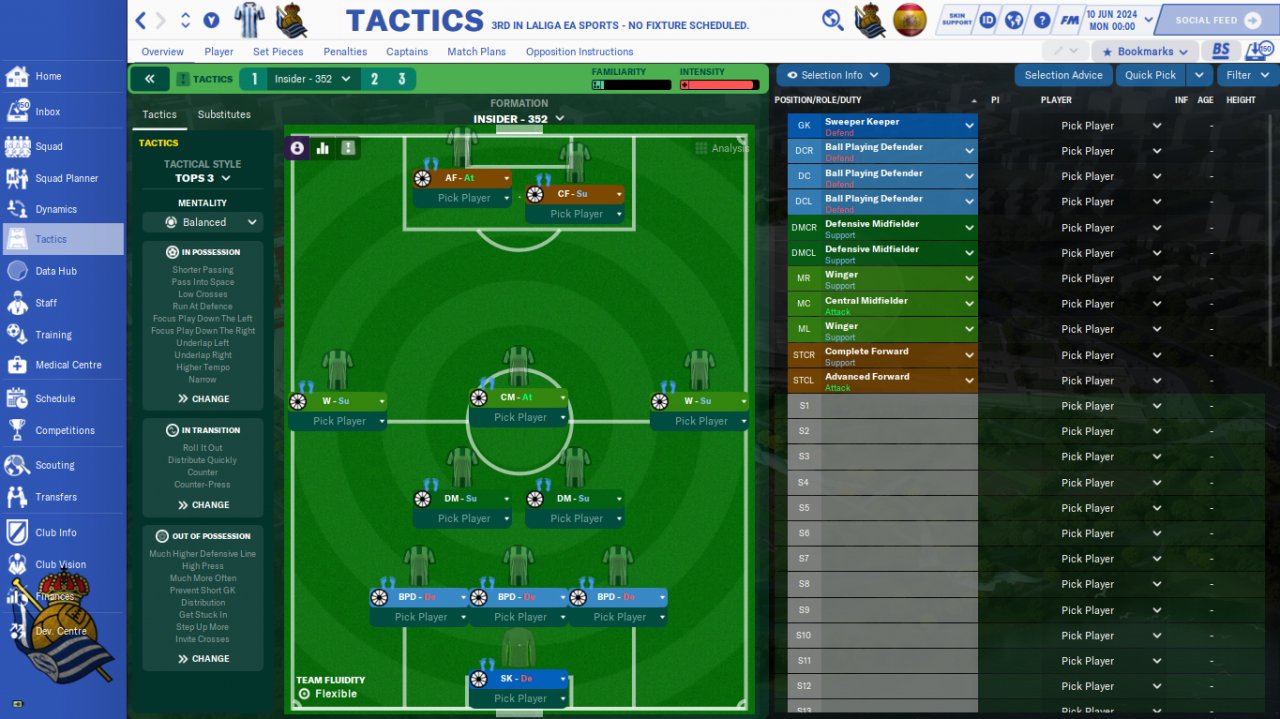Switch to the Set Pieces tab
The image size is (1280, 719).
278,52
